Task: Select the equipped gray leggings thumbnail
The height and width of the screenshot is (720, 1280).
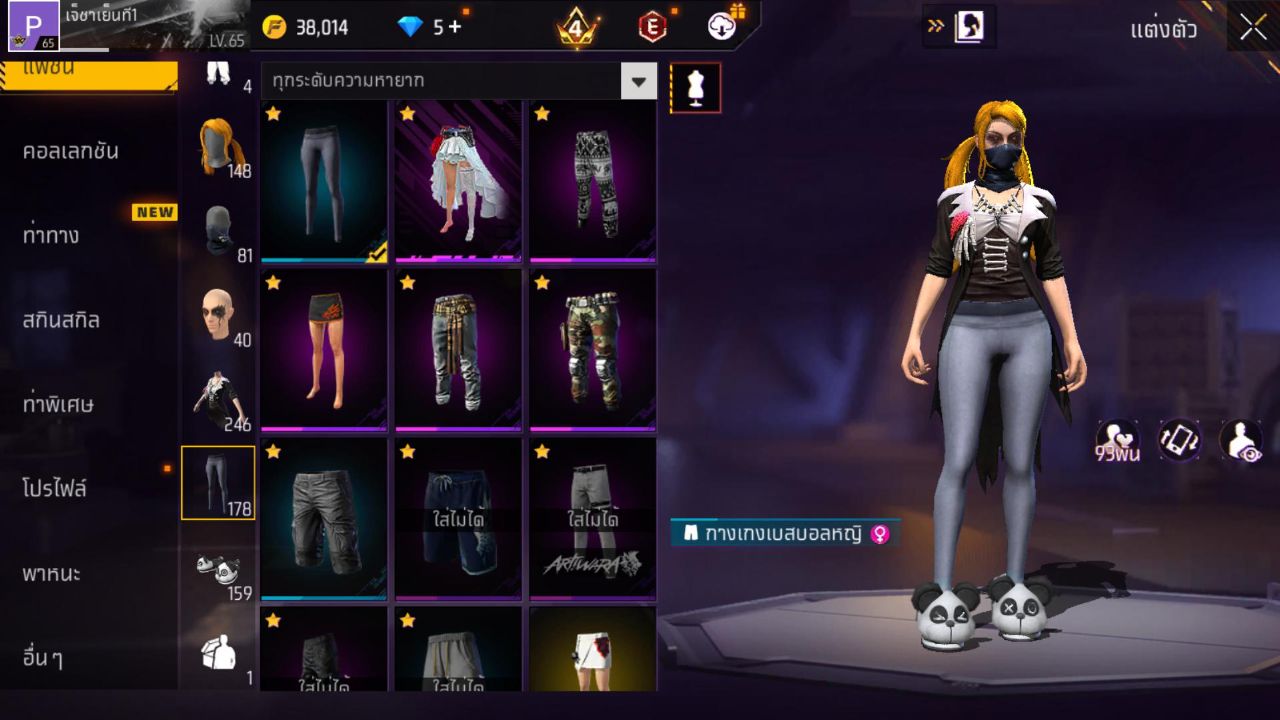Action: (x=322, y=180)
